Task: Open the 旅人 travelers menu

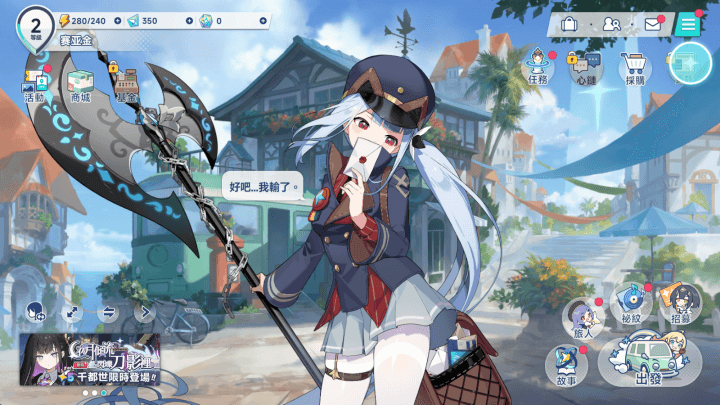Action: click(x=583, y=316)
